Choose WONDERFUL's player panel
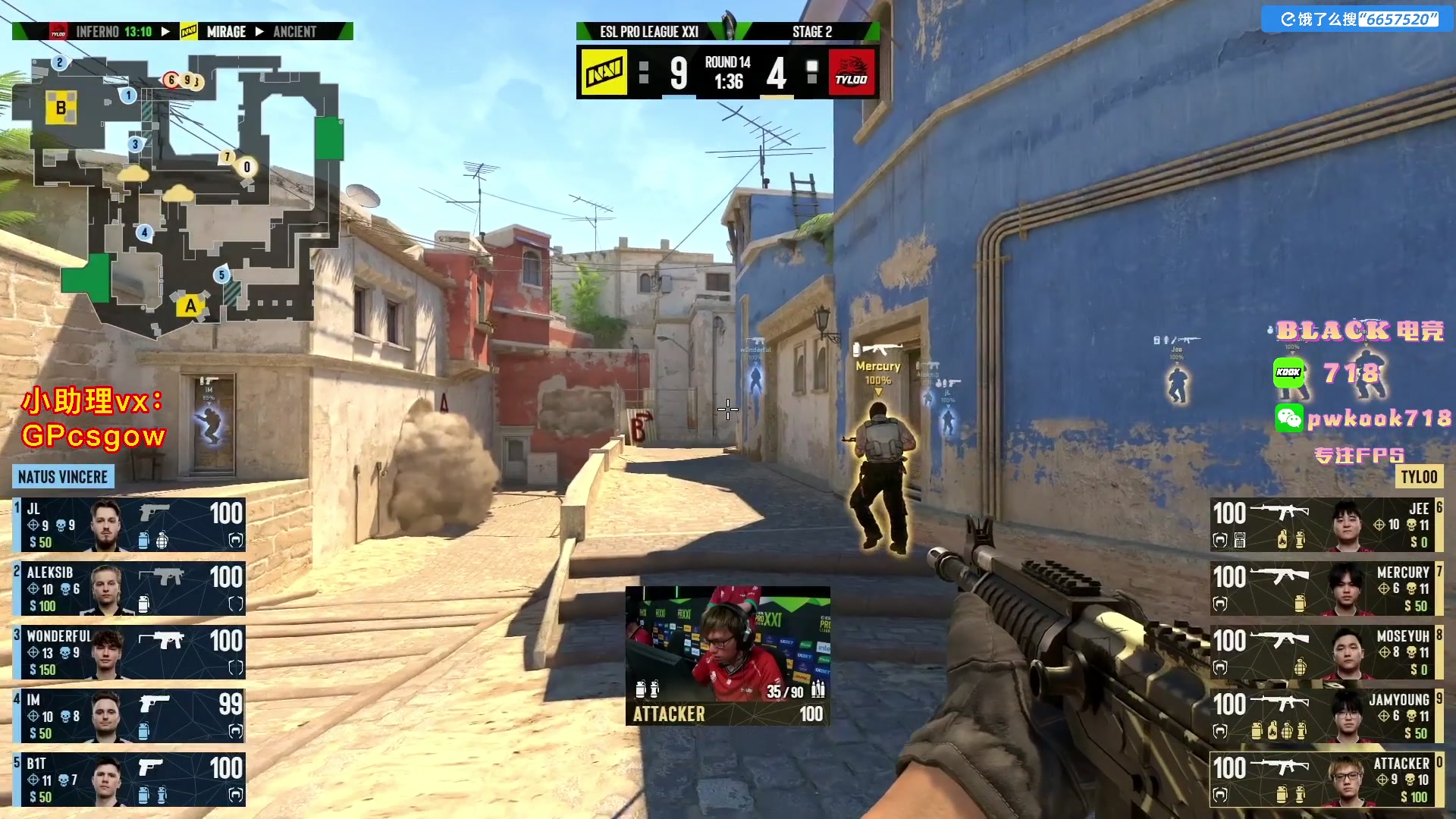The image size is (1456, 819). point(129,652)
